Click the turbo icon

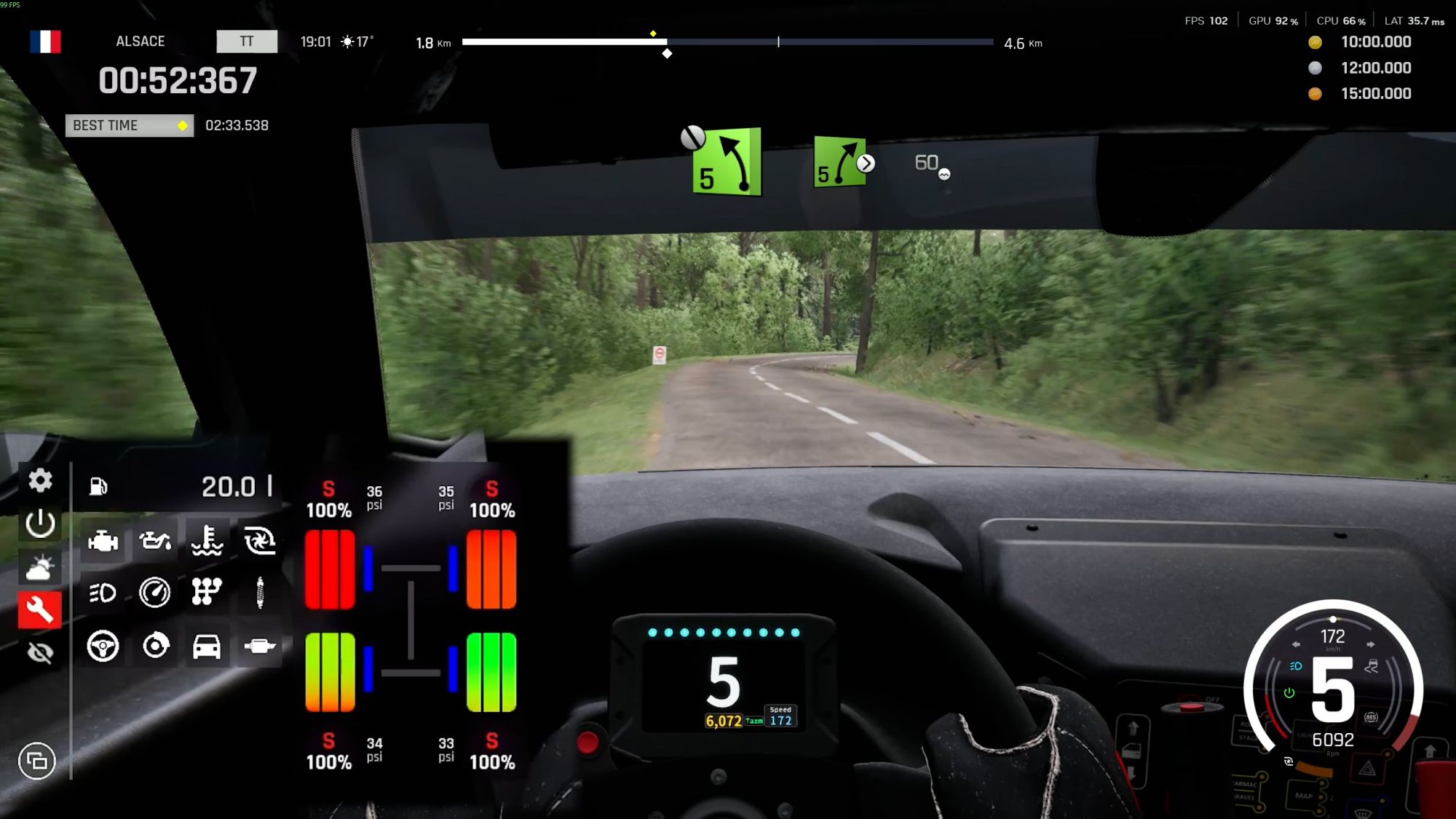point(260,541)
